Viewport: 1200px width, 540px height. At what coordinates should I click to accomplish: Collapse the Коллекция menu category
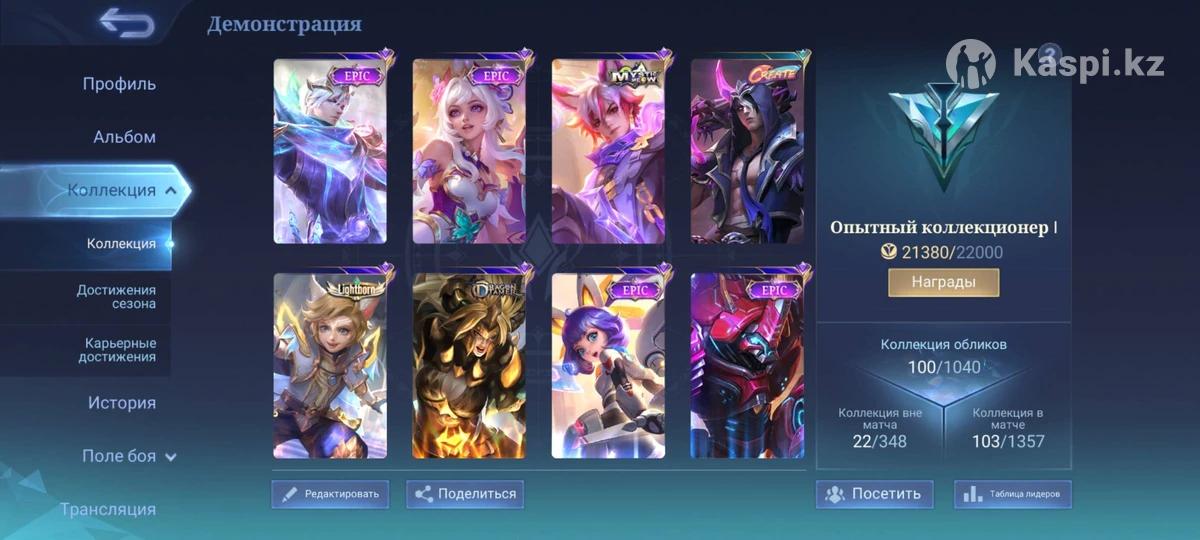121,190
